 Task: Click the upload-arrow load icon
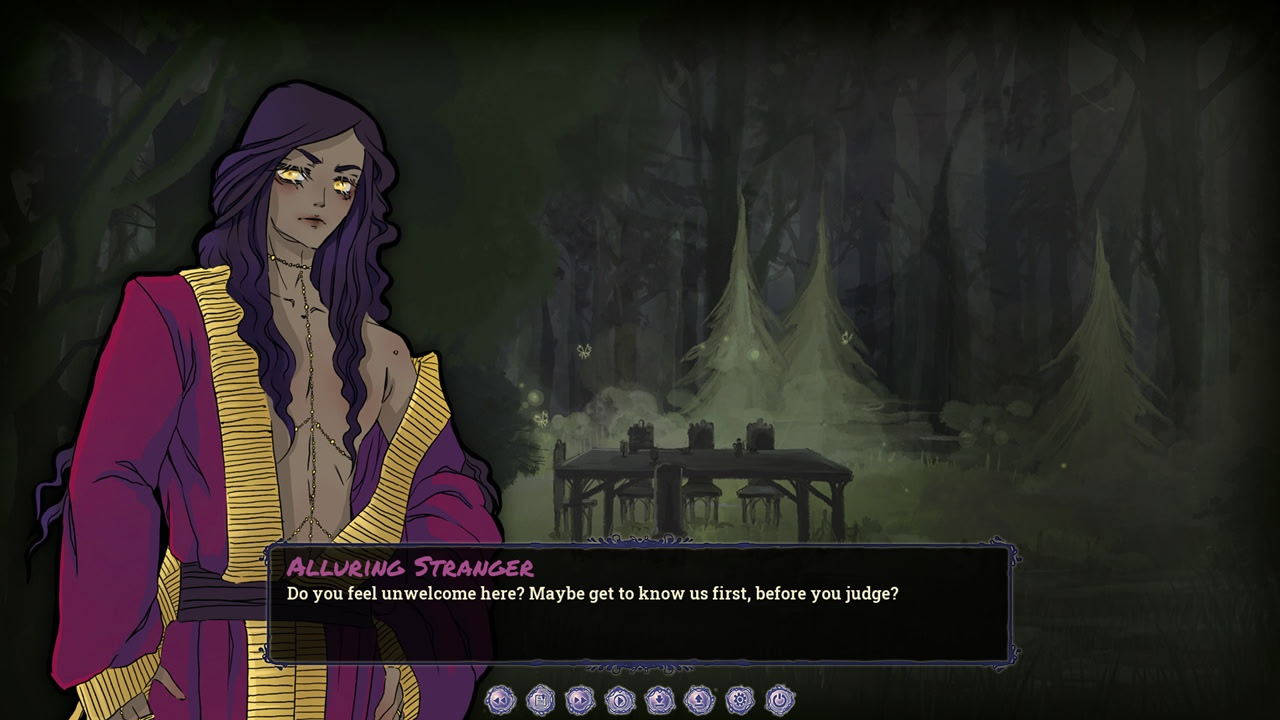click(x=700, y=700)
